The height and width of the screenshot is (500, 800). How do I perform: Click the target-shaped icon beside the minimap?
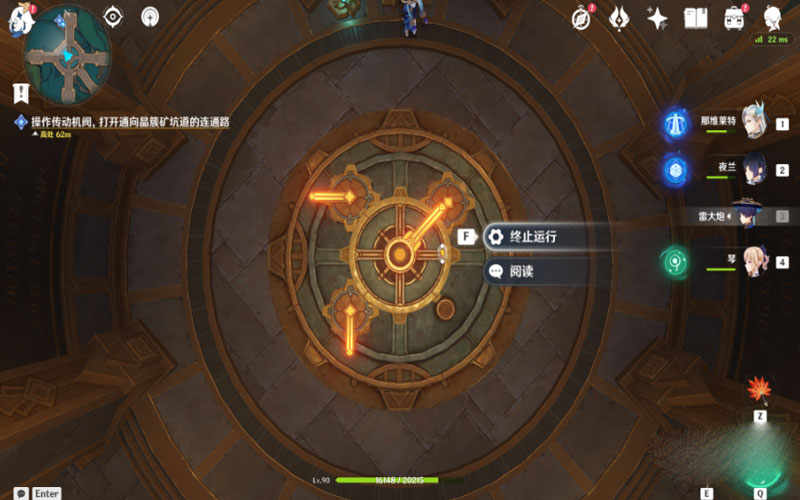(x=113, y=18)
